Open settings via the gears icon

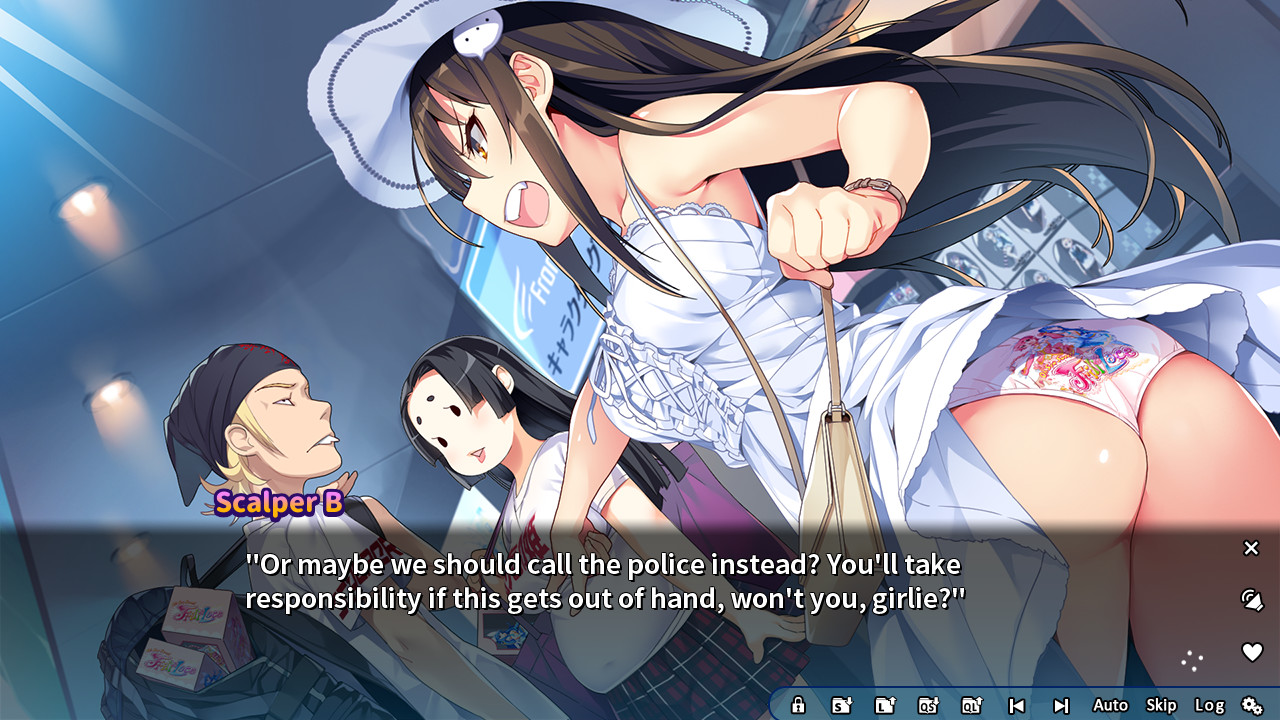[x=1252, y=705]
